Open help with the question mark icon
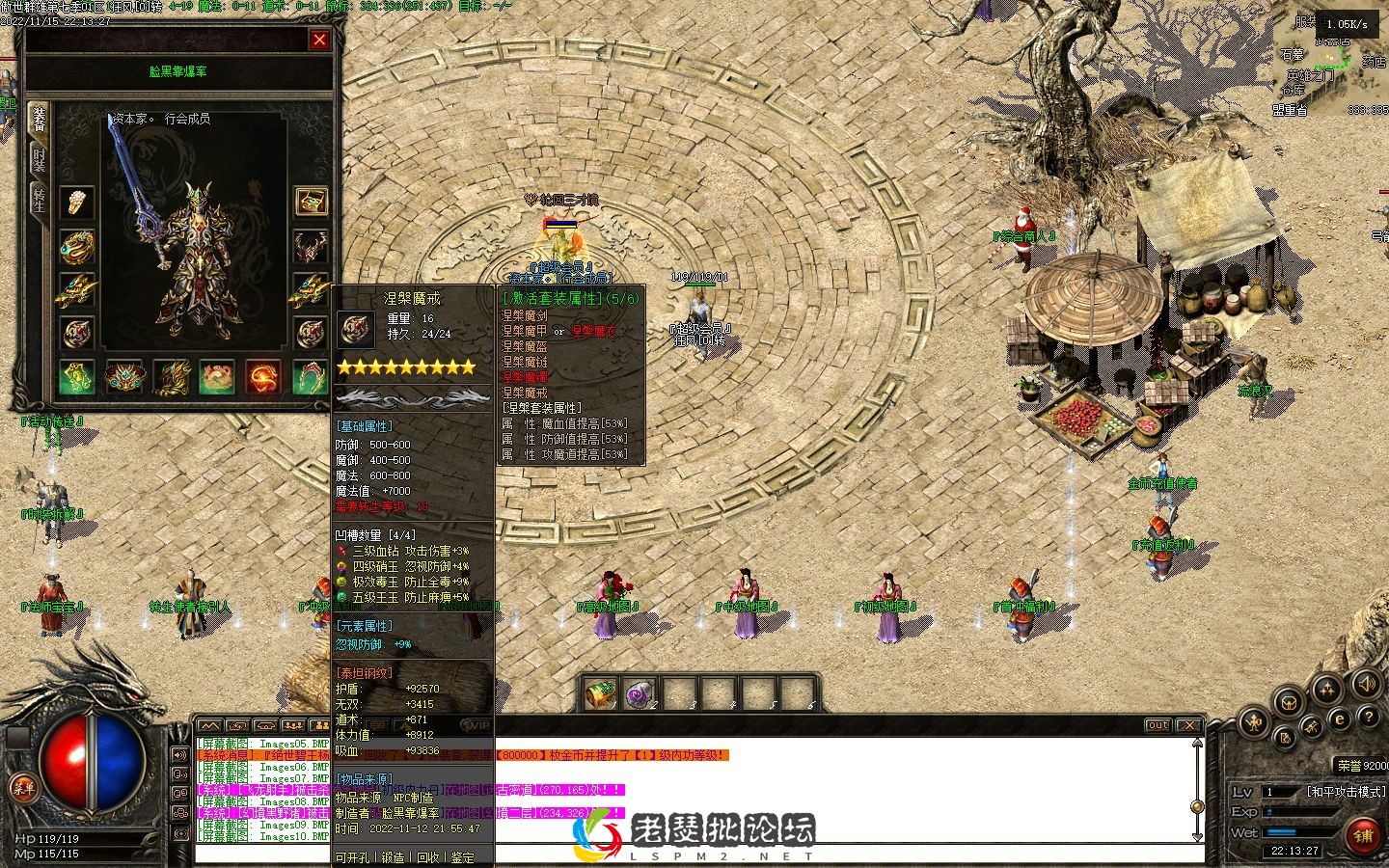This screenshot has width=1389, height=868. tap(1369, 718)
